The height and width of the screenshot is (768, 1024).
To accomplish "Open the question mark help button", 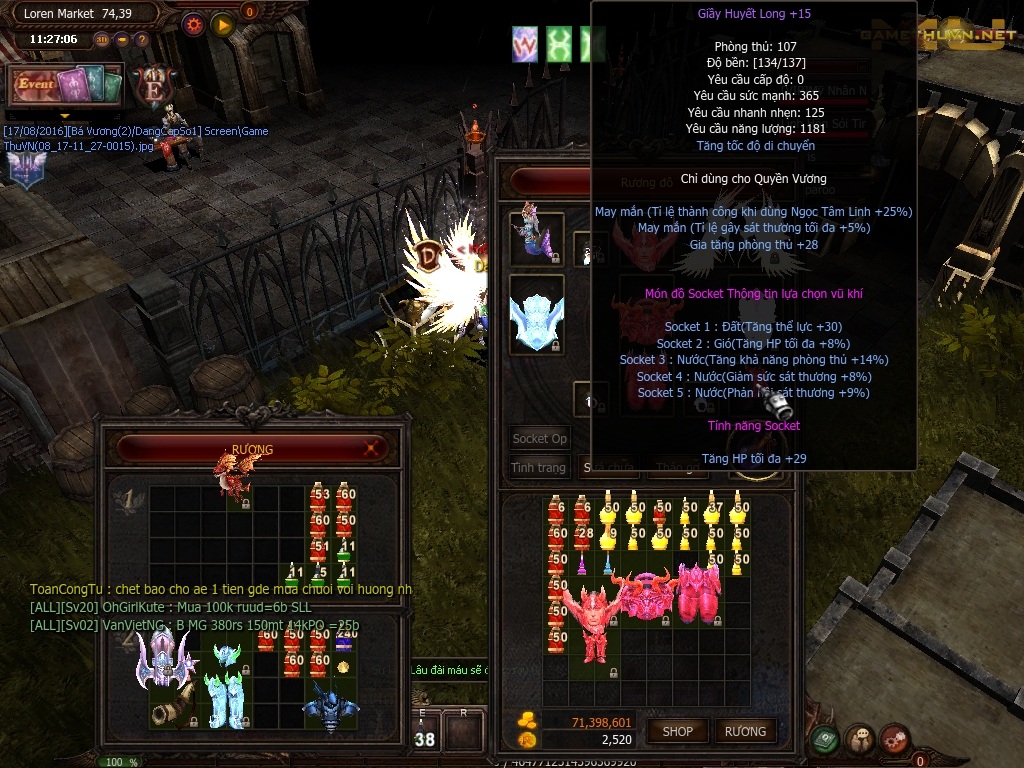I will [141, 40].
